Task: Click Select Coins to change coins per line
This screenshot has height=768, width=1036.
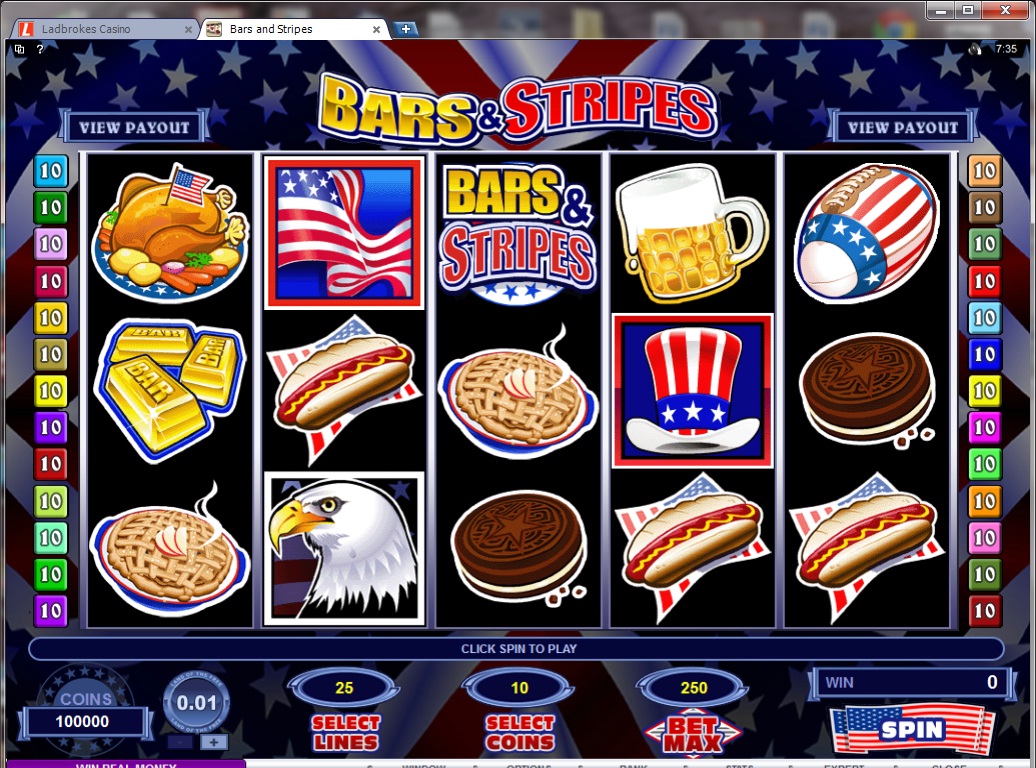Action: tap(519, 733)
